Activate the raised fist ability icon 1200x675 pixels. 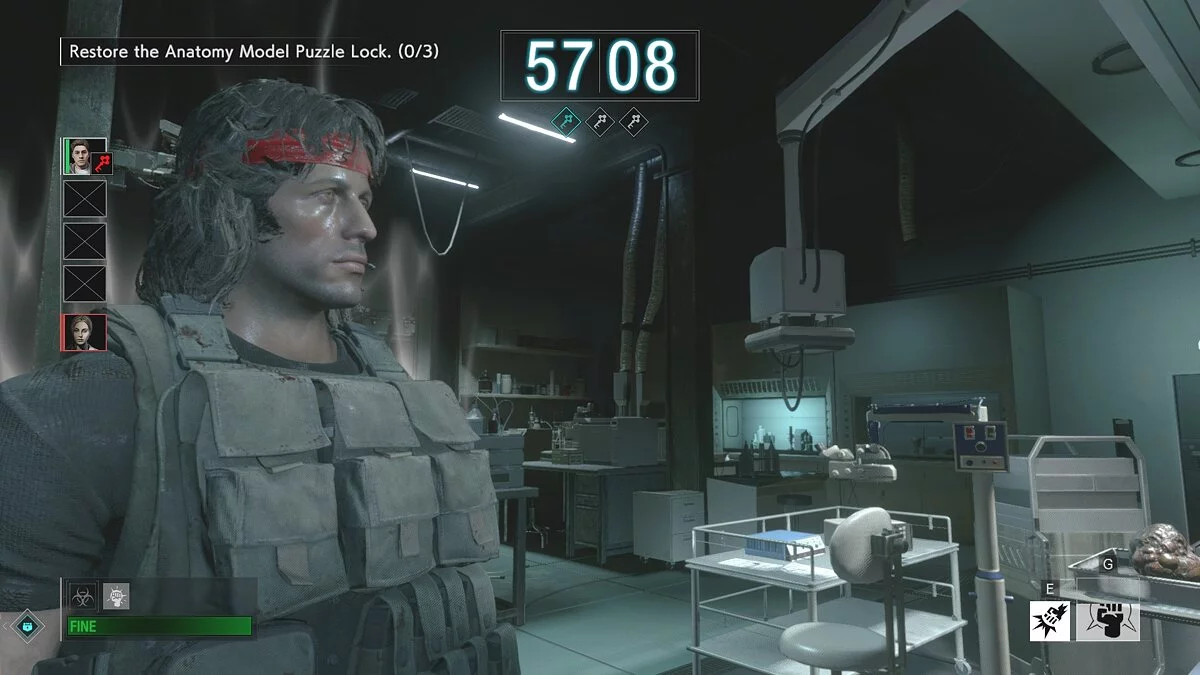click(1108, 620)
